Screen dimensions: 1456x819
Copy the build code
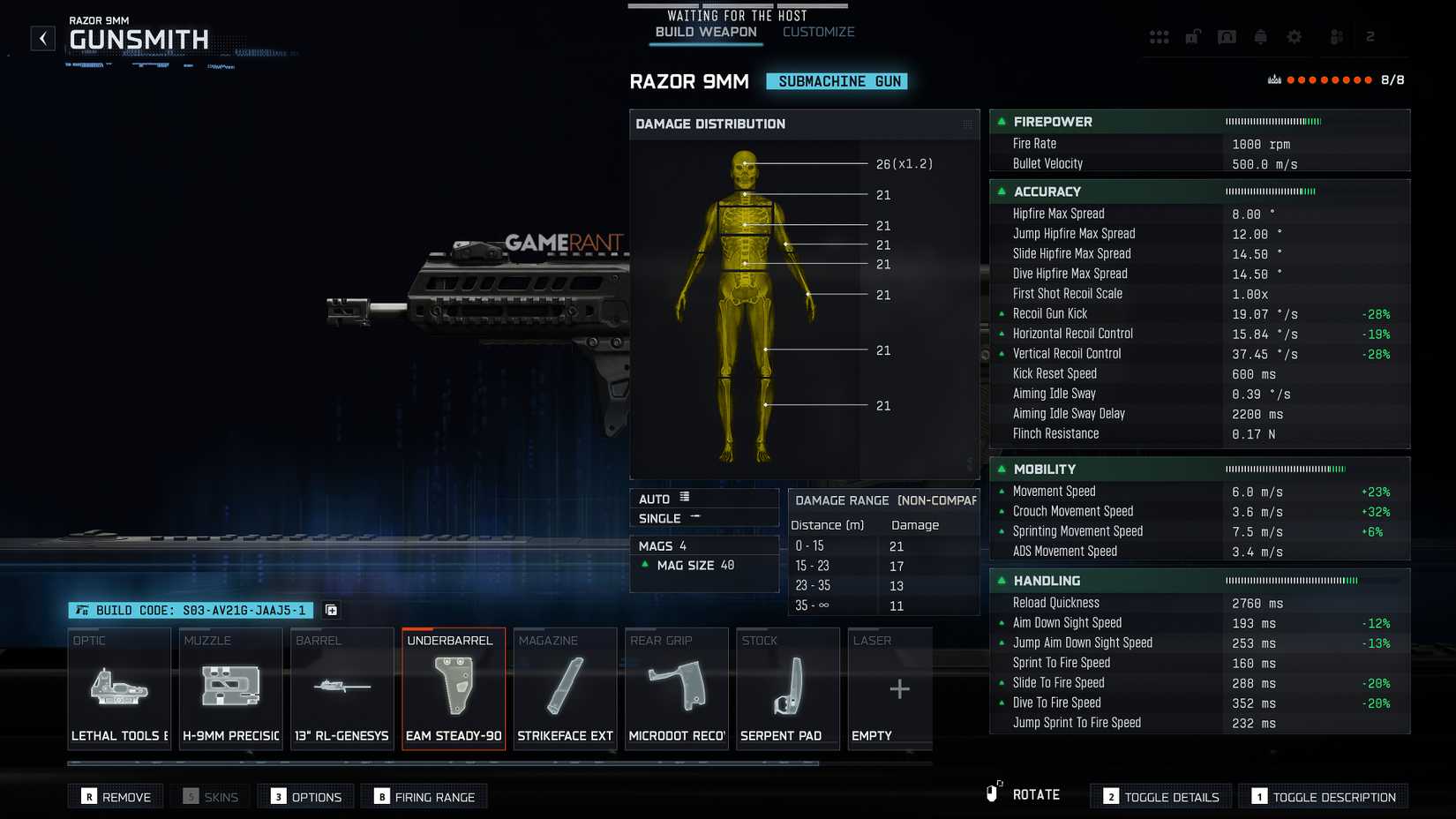[331, 610]
